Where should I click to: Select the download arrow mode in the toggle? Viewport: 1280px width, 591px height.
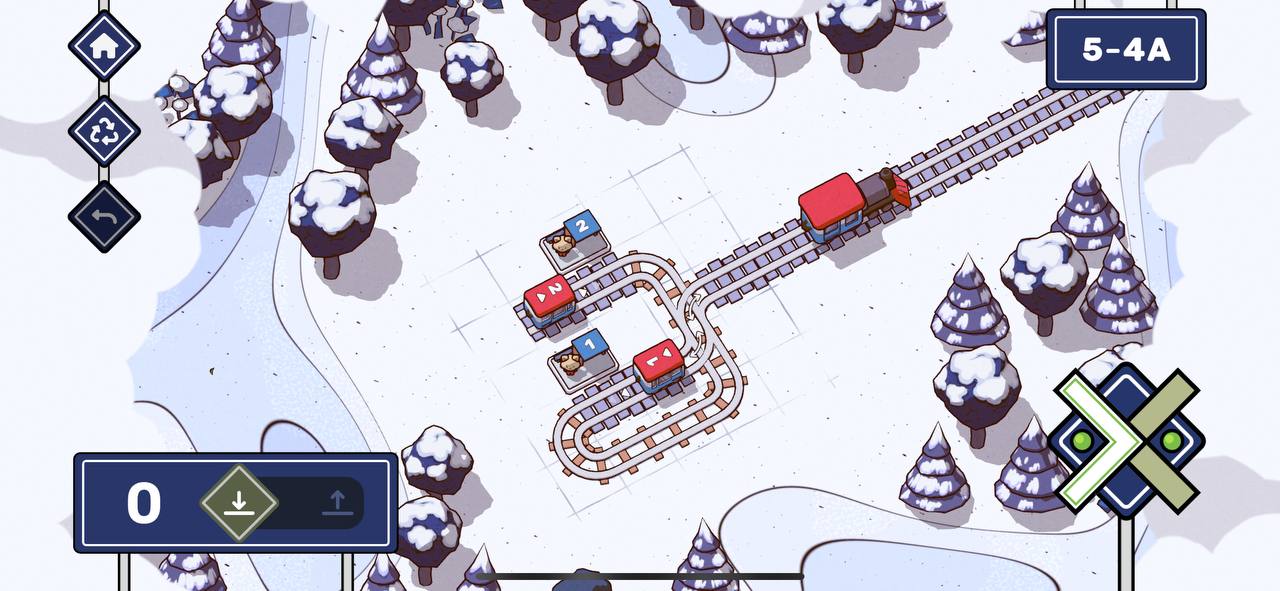pyautogui.click(x=238, y=502)
